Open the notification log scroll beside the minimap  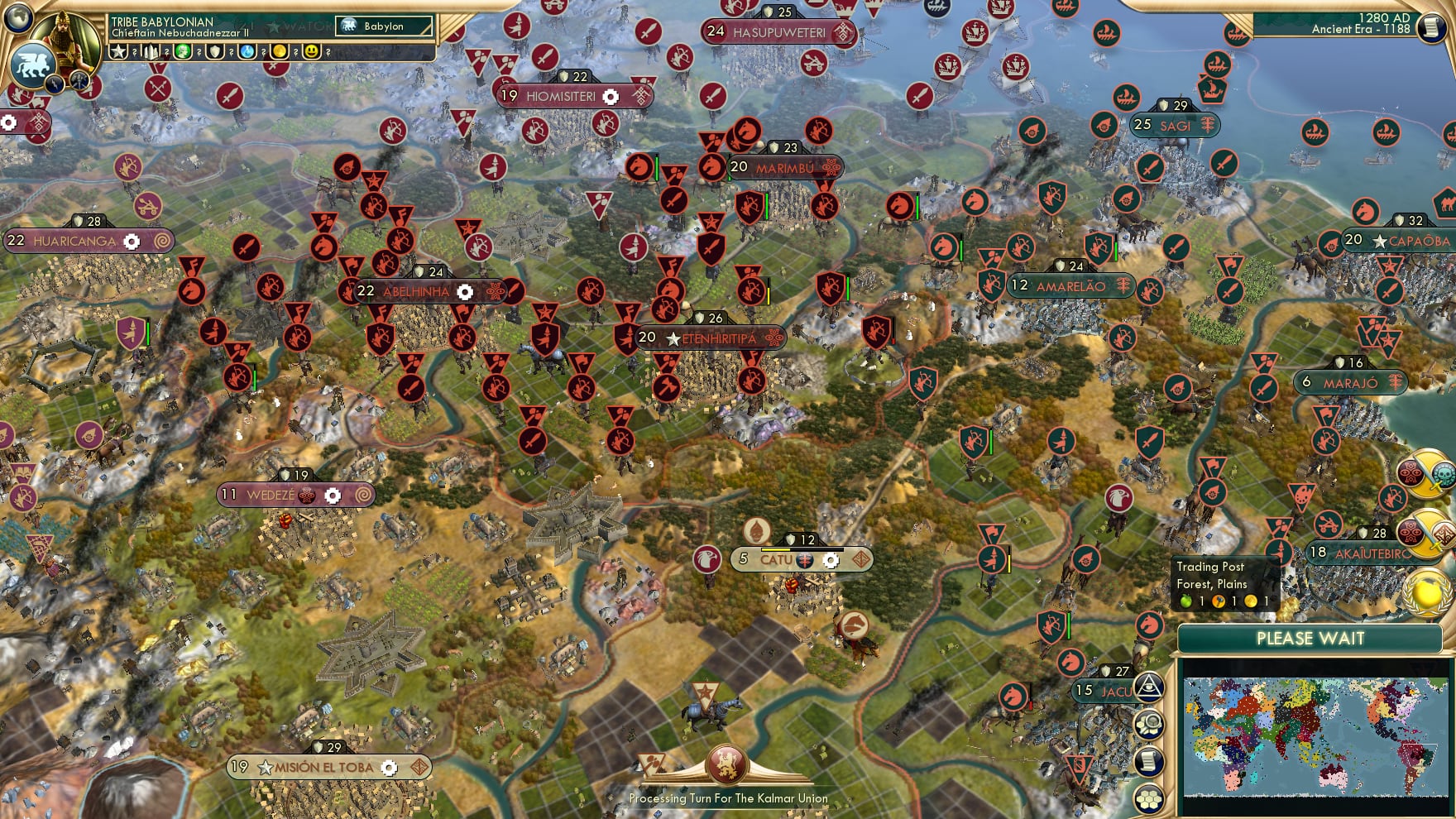pyautogui.click(x=1150, y=760)
